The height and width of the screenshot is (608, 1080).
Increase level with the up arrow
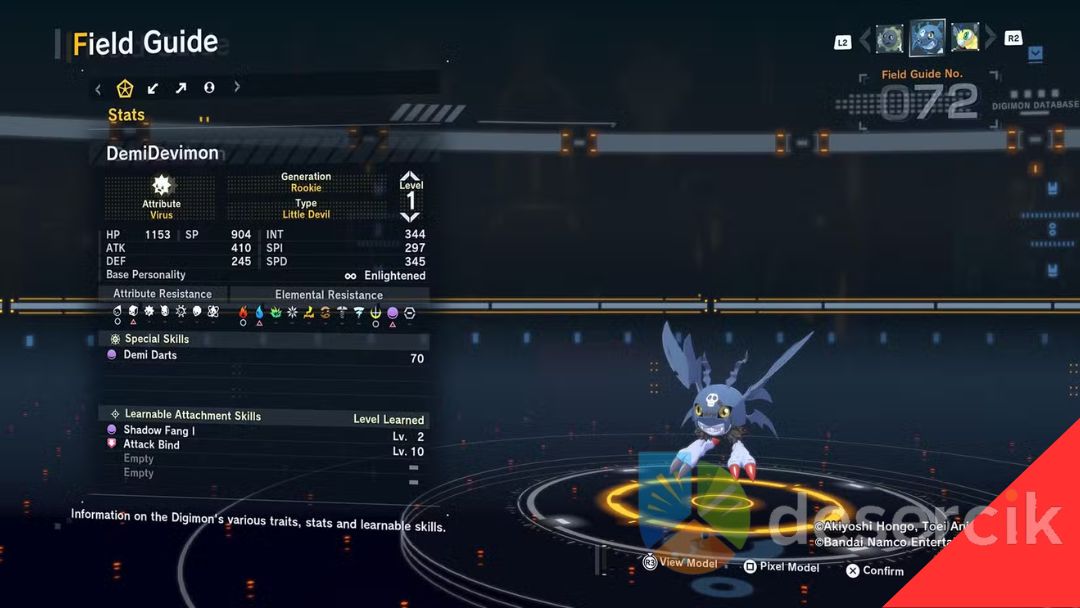click(411, 177)
